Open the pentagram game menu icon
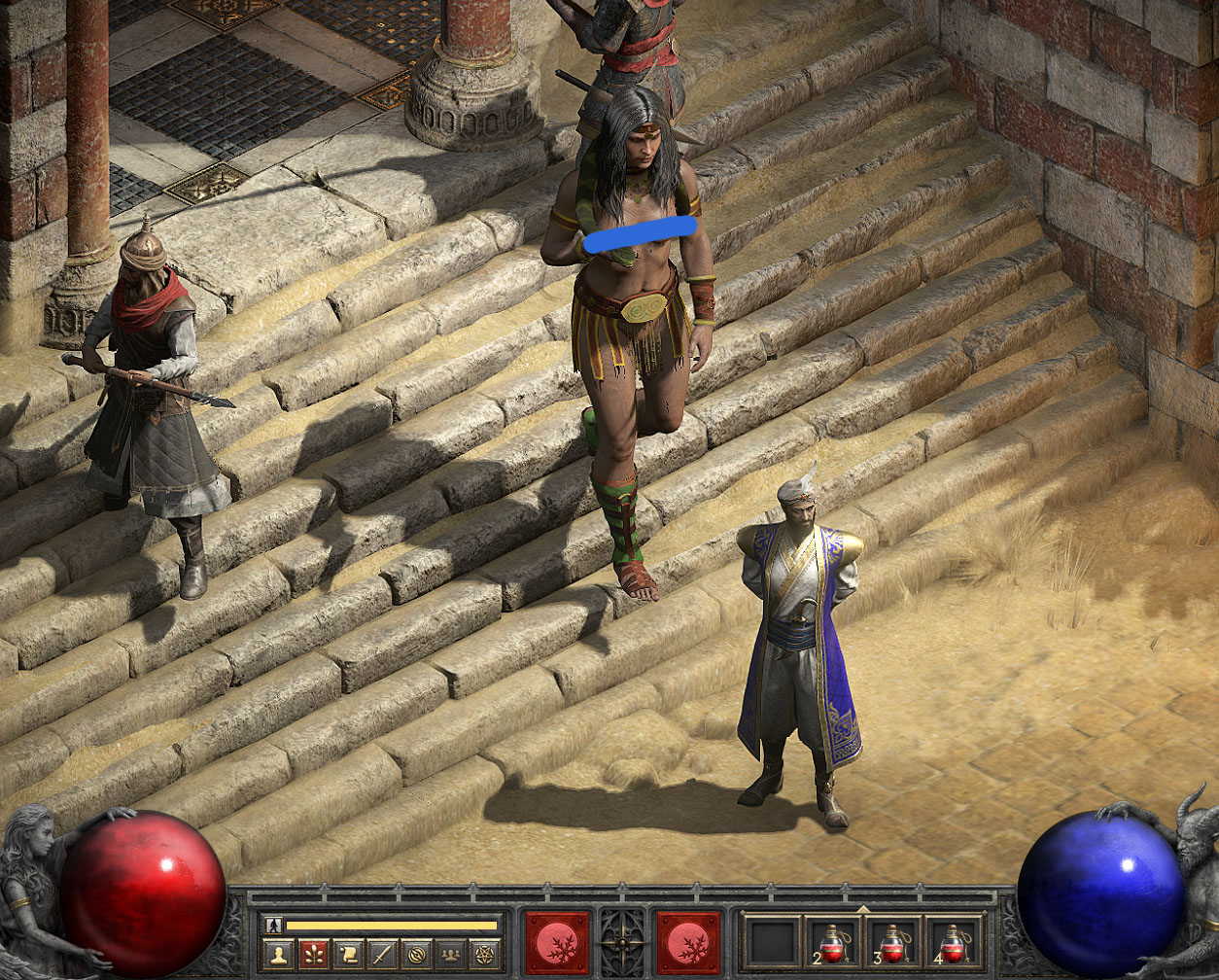The height and width of the screenshot is (980, 1219). [483, 955]
